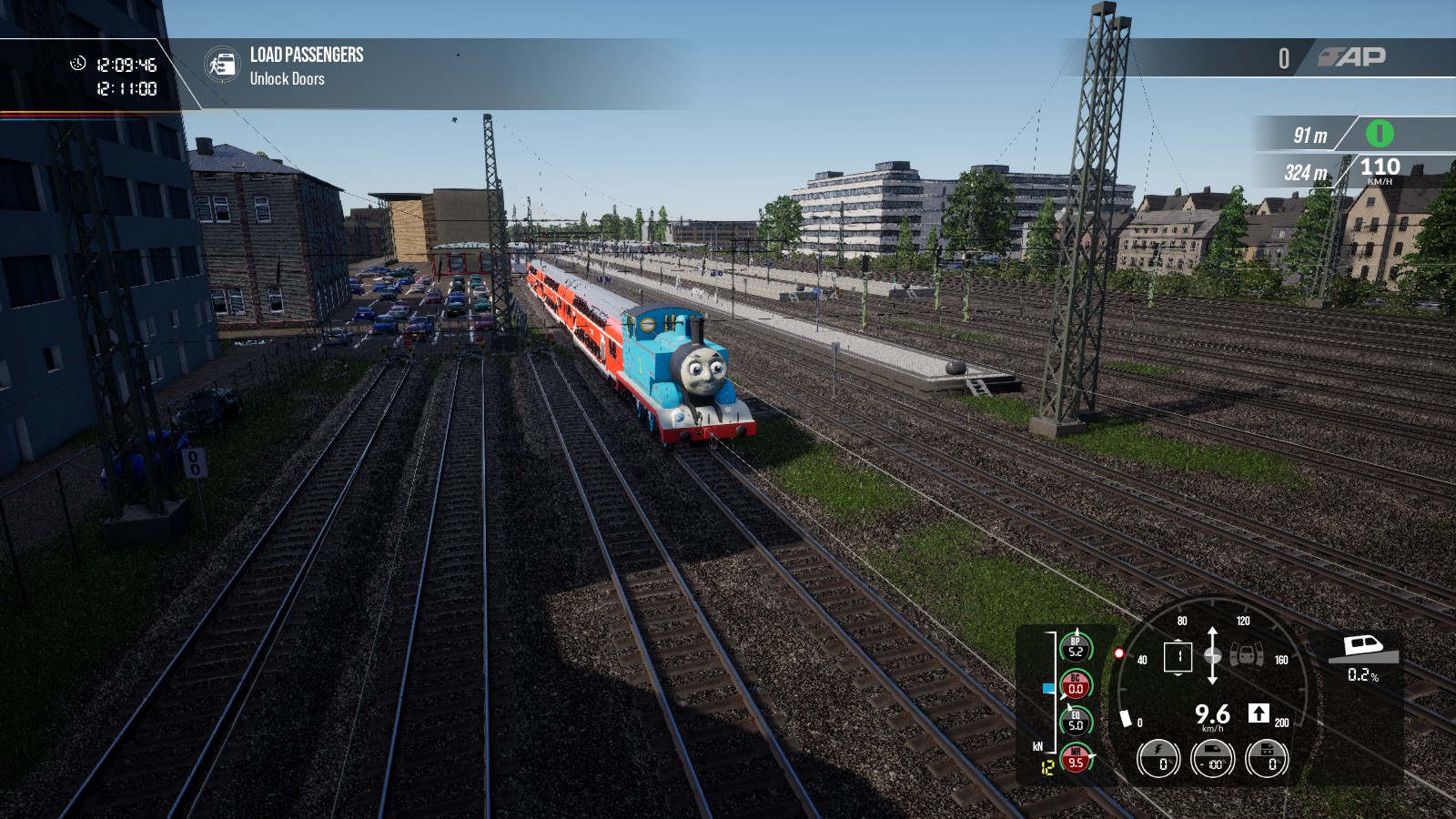
Task: Click the white up-arrow direction icon
Action: click(x=1259, y=713)
